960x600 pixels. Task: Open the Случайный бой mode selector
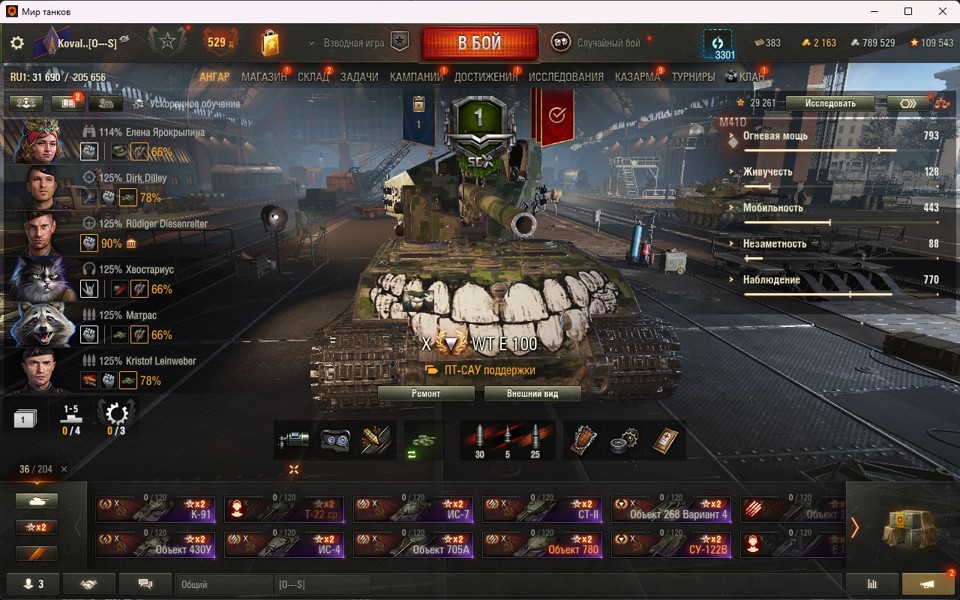point(598,43)
